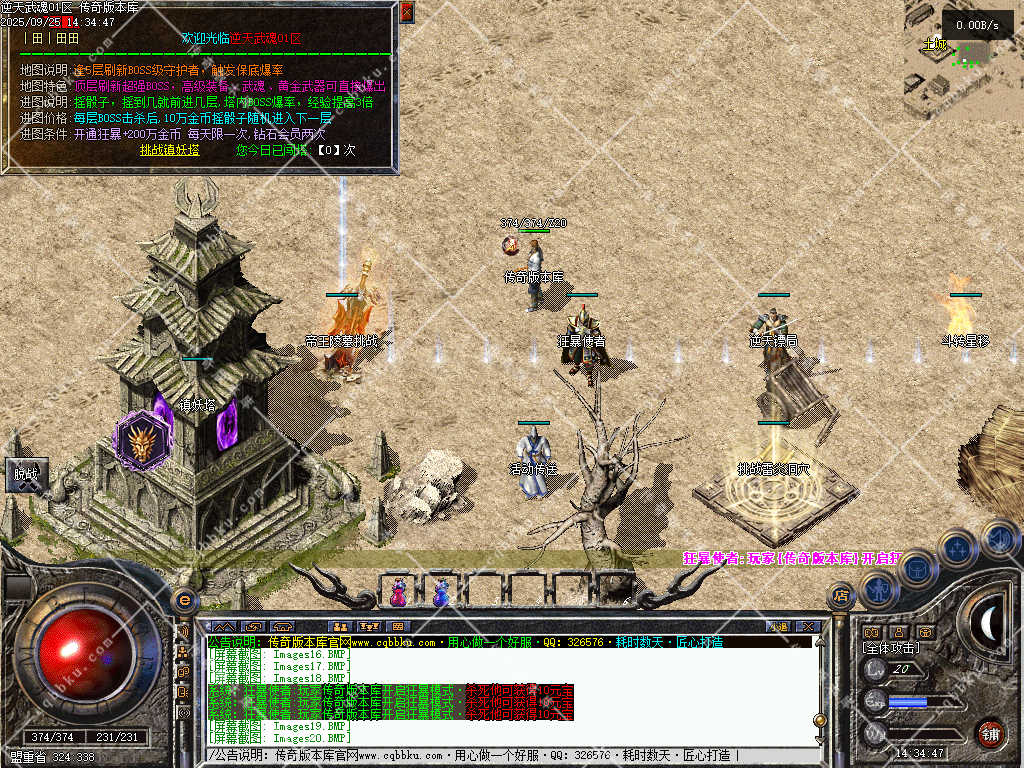Open the red 铺 stall button
Viewport: 1024px width, 768px height.
coord(990,733)
